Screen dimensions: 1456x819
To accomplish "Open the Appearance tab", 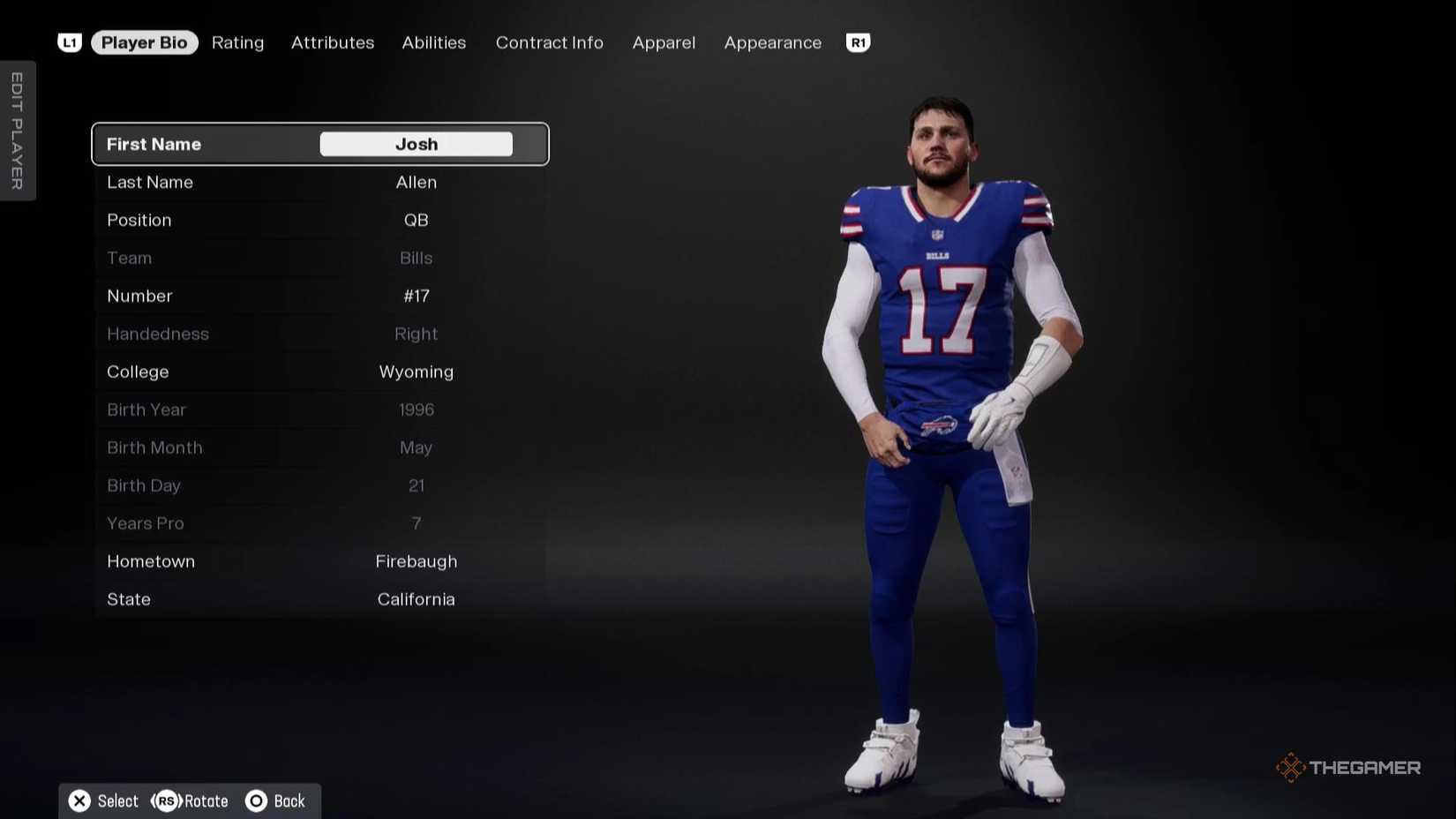I will pos(772,42).
